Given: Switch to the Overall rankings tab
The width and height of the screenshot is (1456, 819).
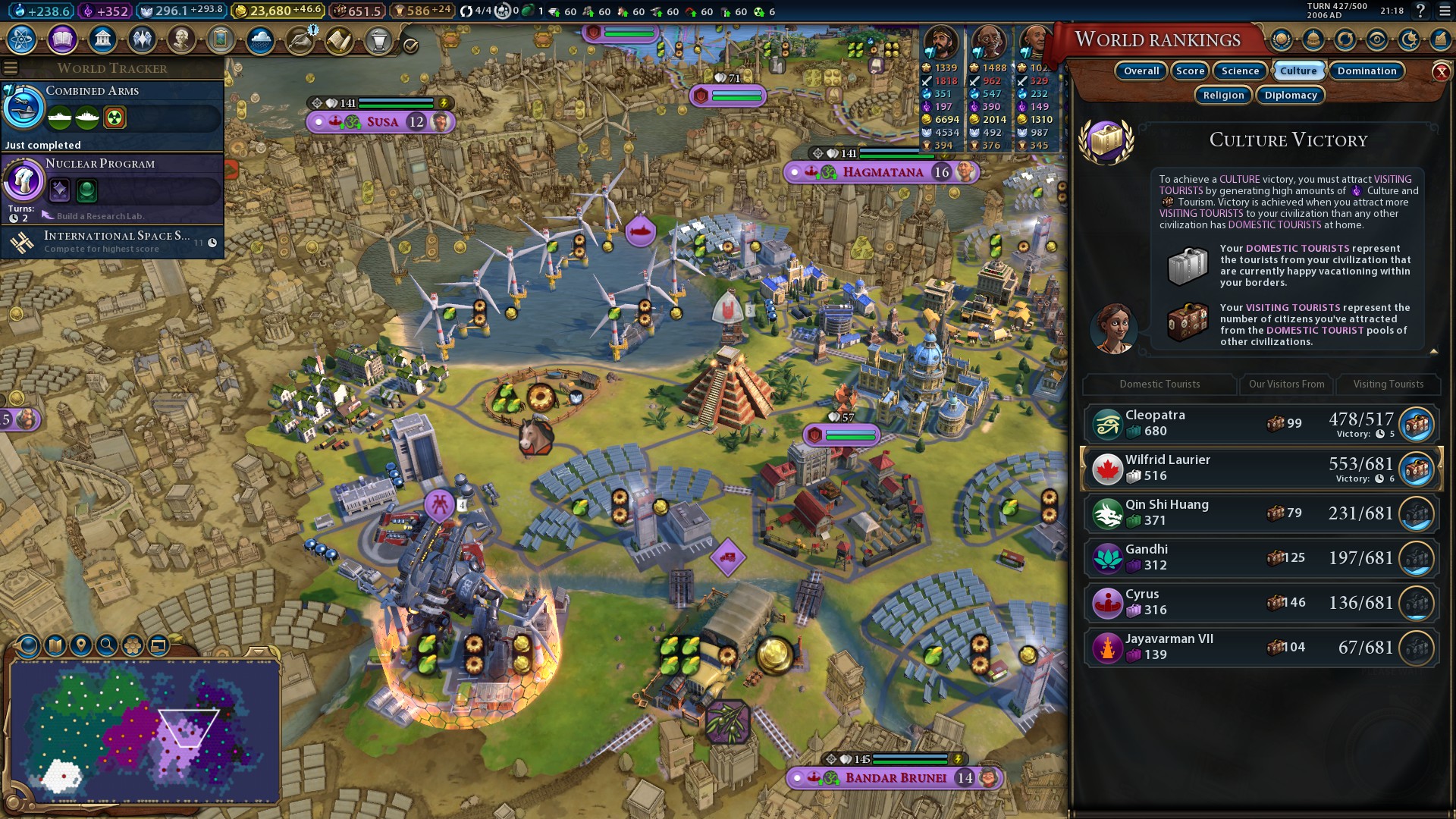Looking at the screenshot, I should pos(1141,71).
